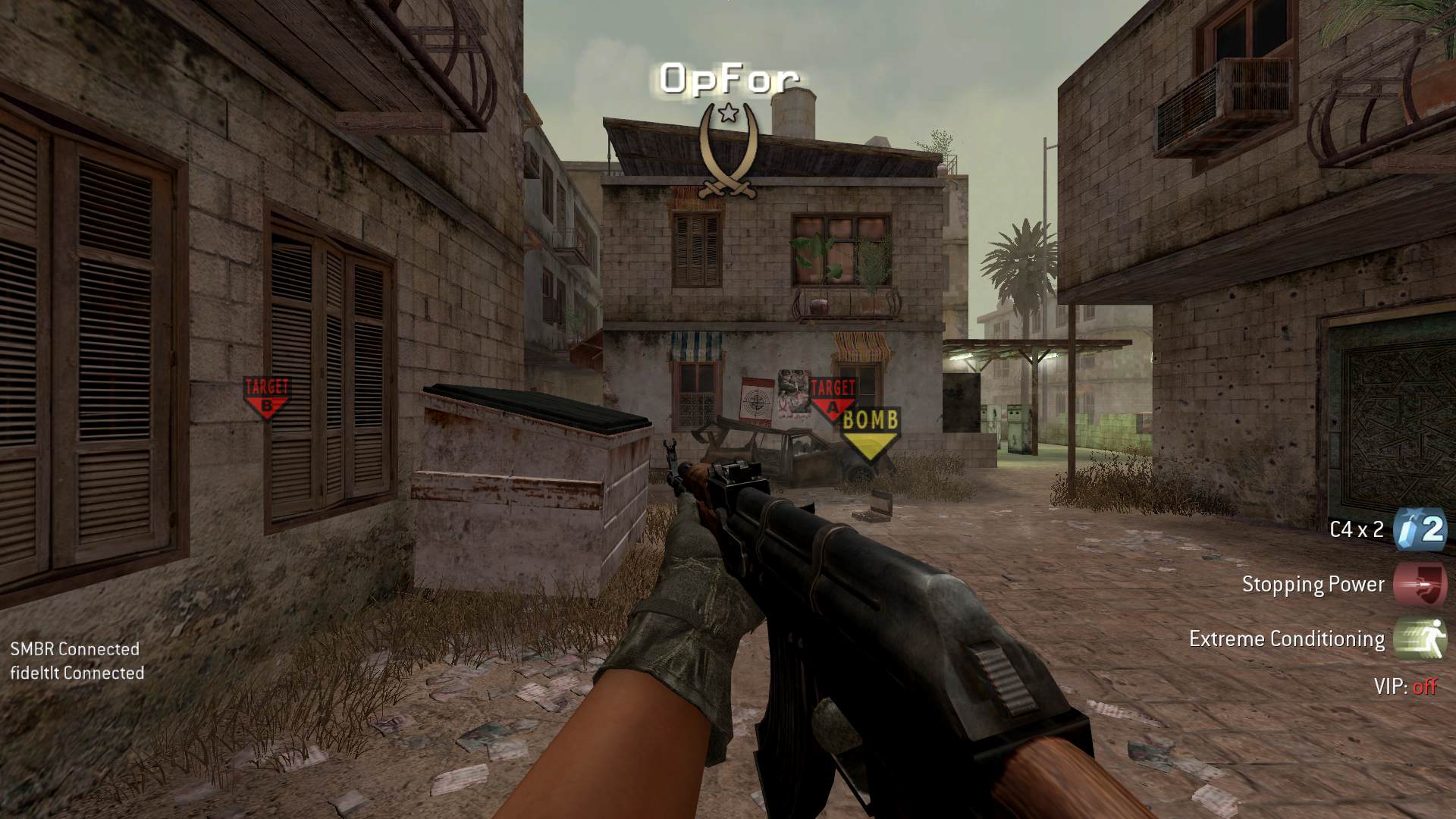Click the OpFor faction emblem
Viewport: 1456px width, 819px height.
(728, 151)
